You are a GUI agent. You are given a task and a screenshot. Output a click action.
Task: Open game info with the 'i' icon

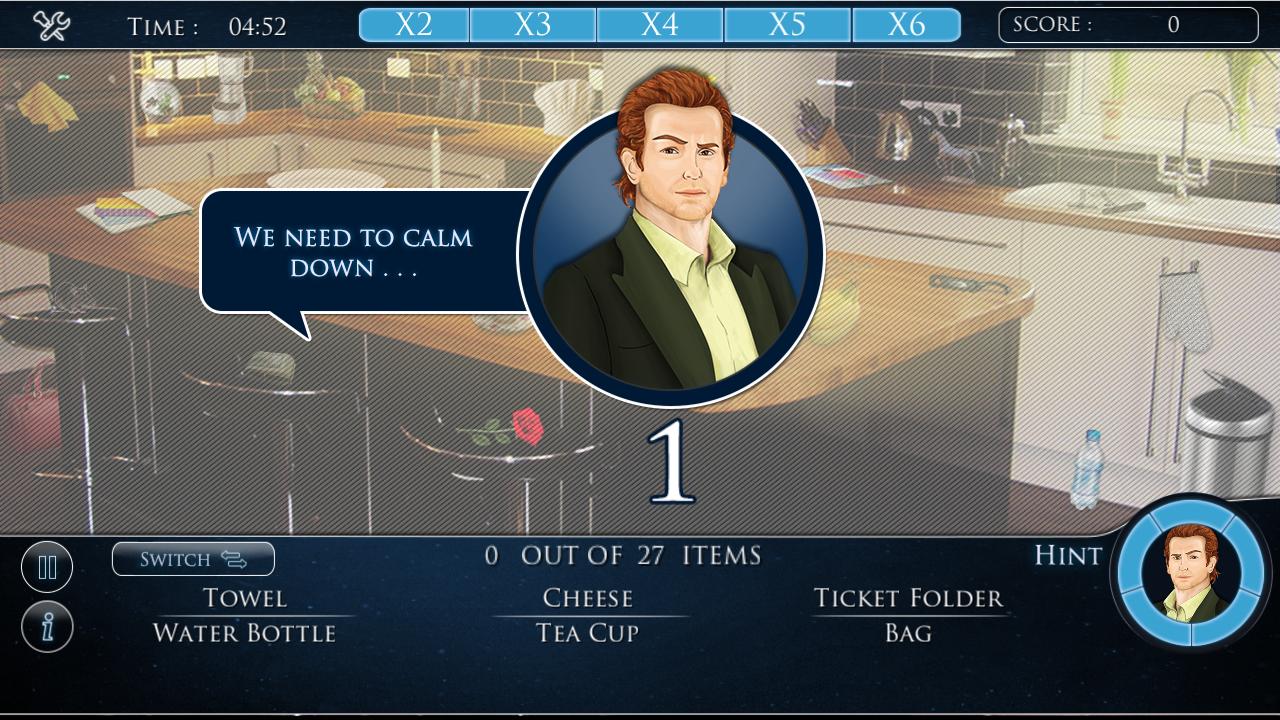click(x=47, y=625)
